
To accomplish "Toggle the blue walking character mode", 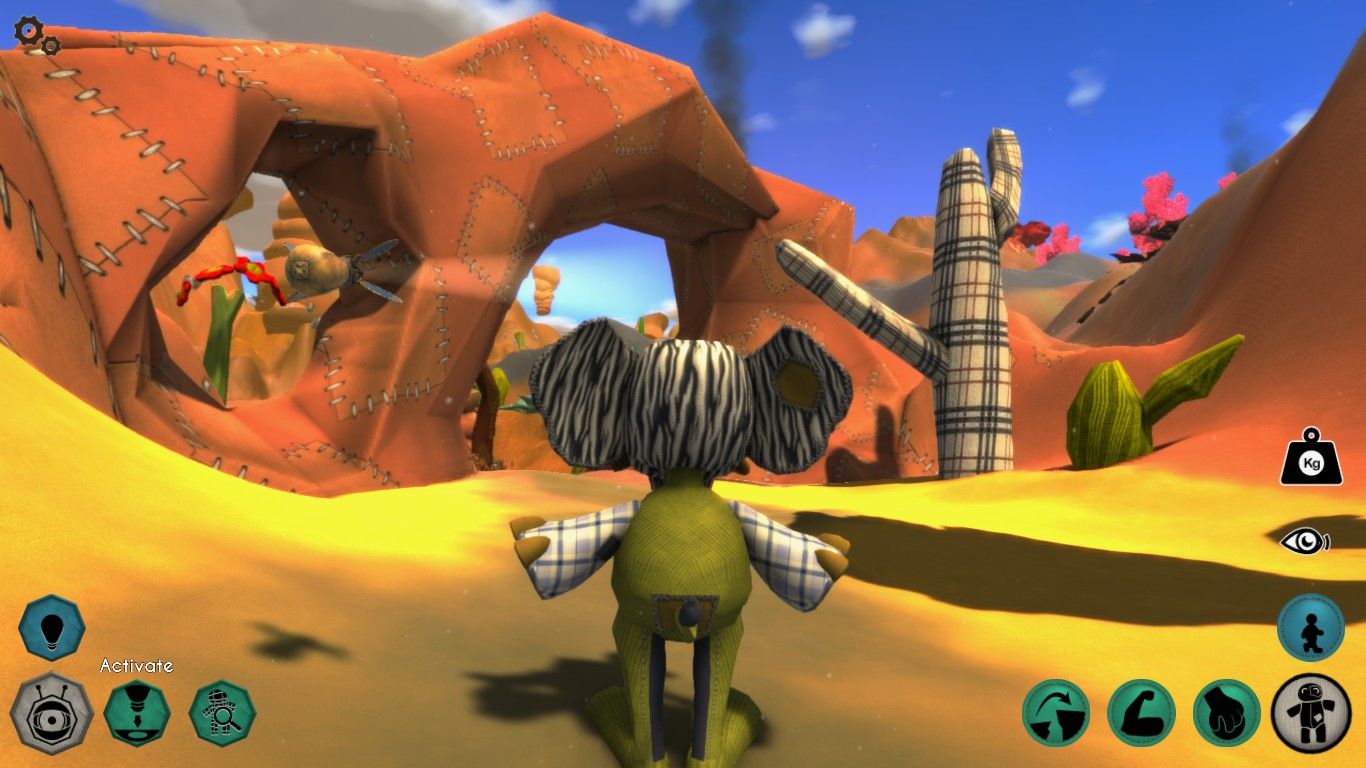I will pos(1309,630).
